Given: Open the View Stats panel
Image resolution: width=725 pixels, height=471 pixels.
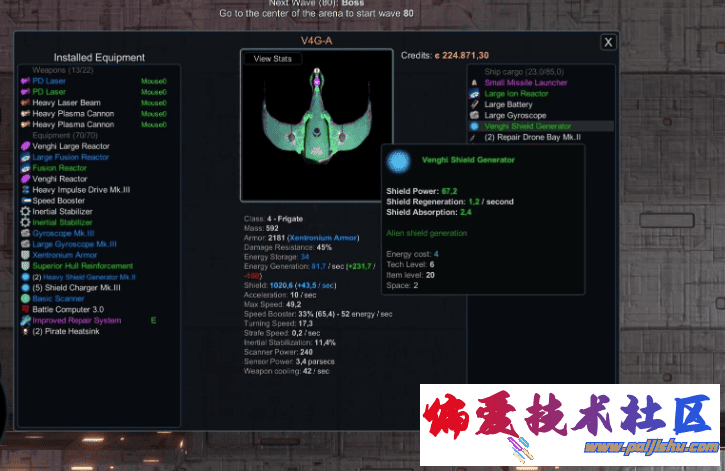Looking at the screenshot, I should pyautogui.click(x=272, y=59).
